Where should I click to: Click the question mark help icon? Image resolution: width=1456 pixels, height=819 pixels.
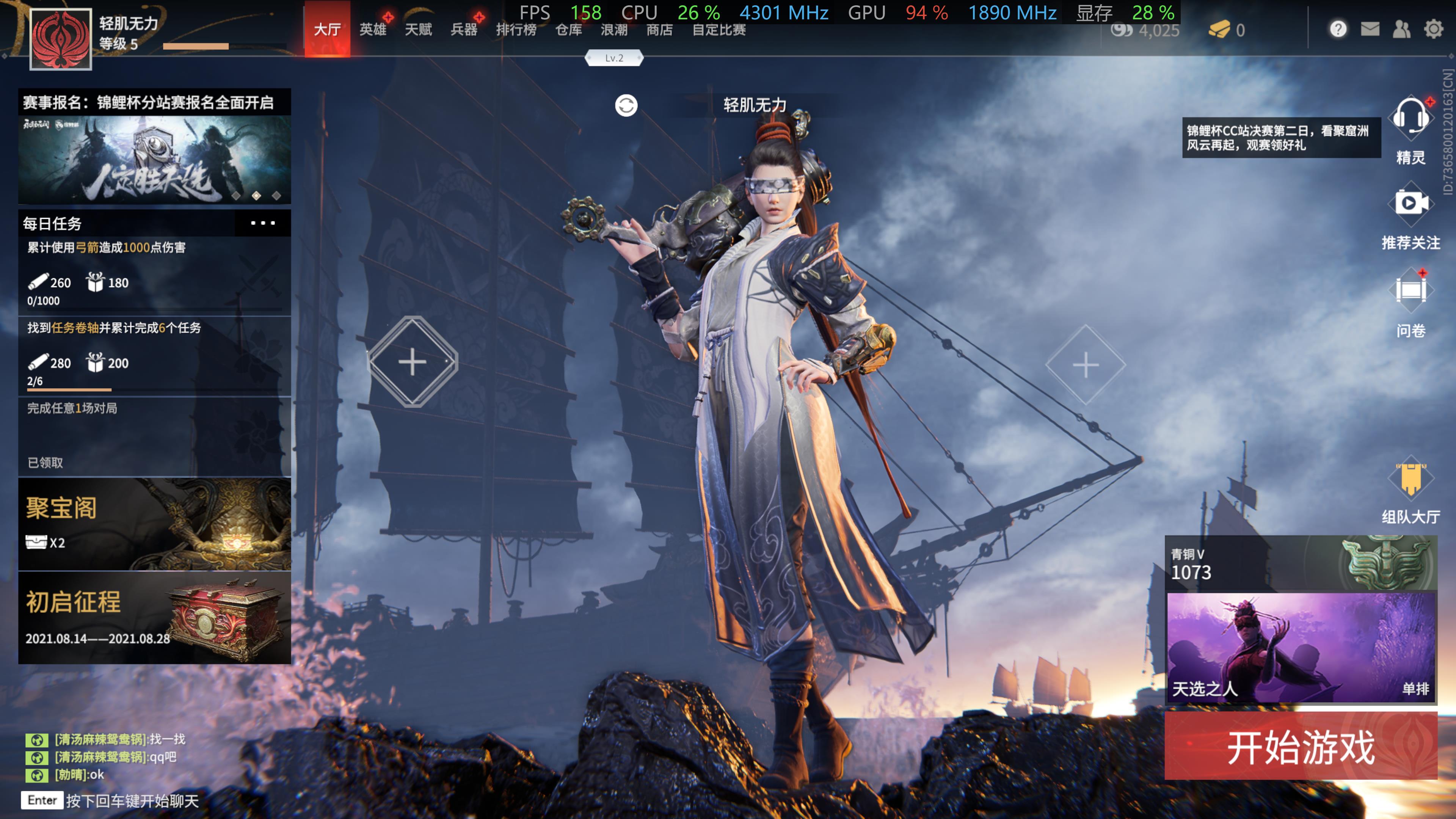(1338, 29)
